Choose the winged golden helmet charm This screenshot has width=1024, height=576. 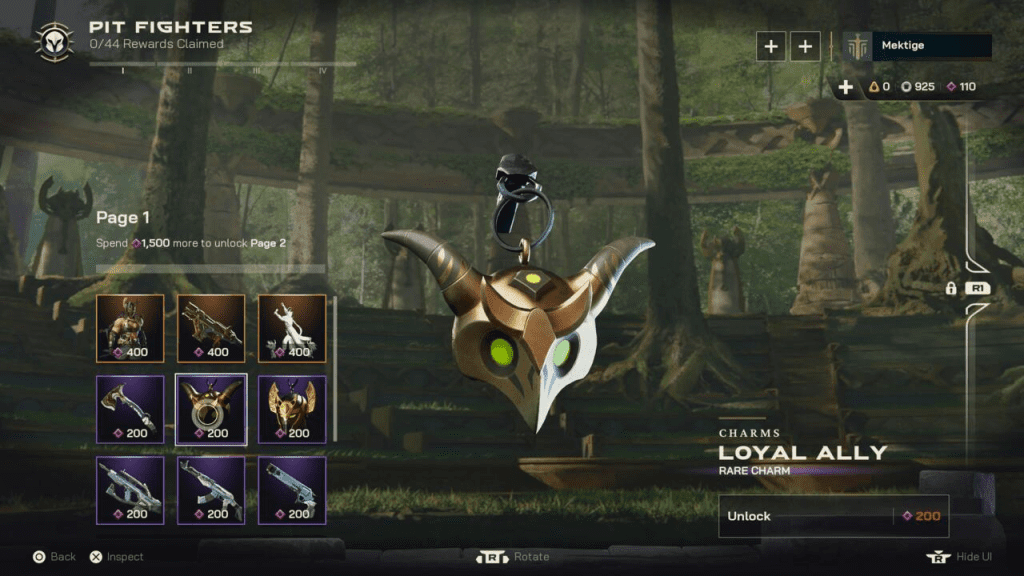point(292,408)
